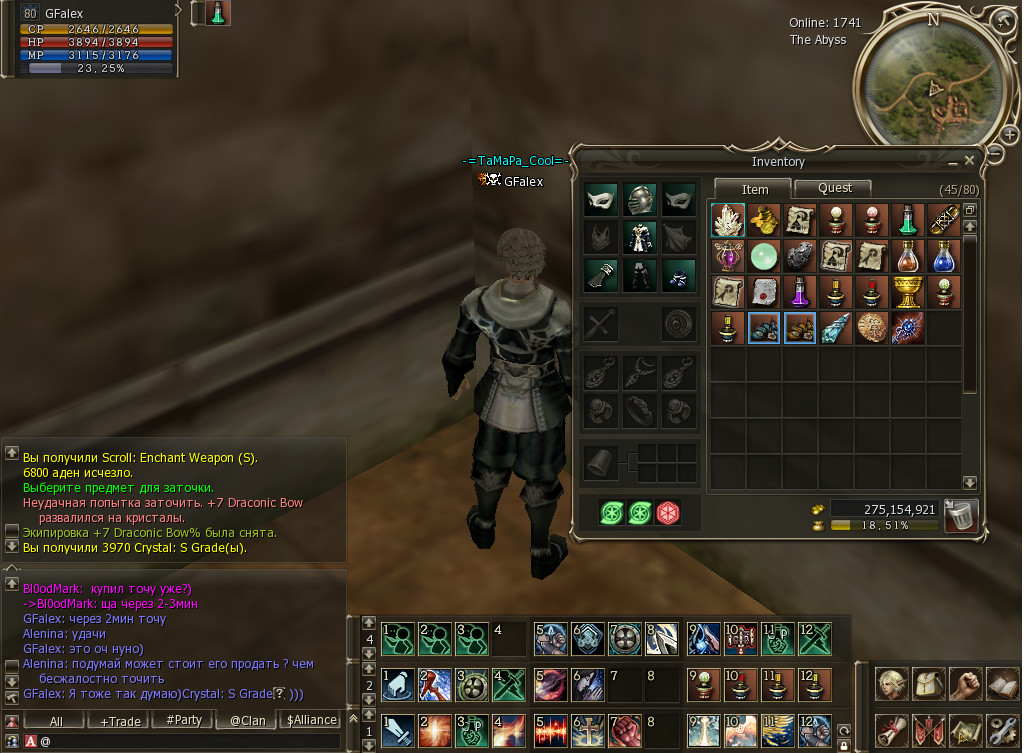Select the green potion bottle in the inventory
The image size is (1024, 753).
point(908,220)
